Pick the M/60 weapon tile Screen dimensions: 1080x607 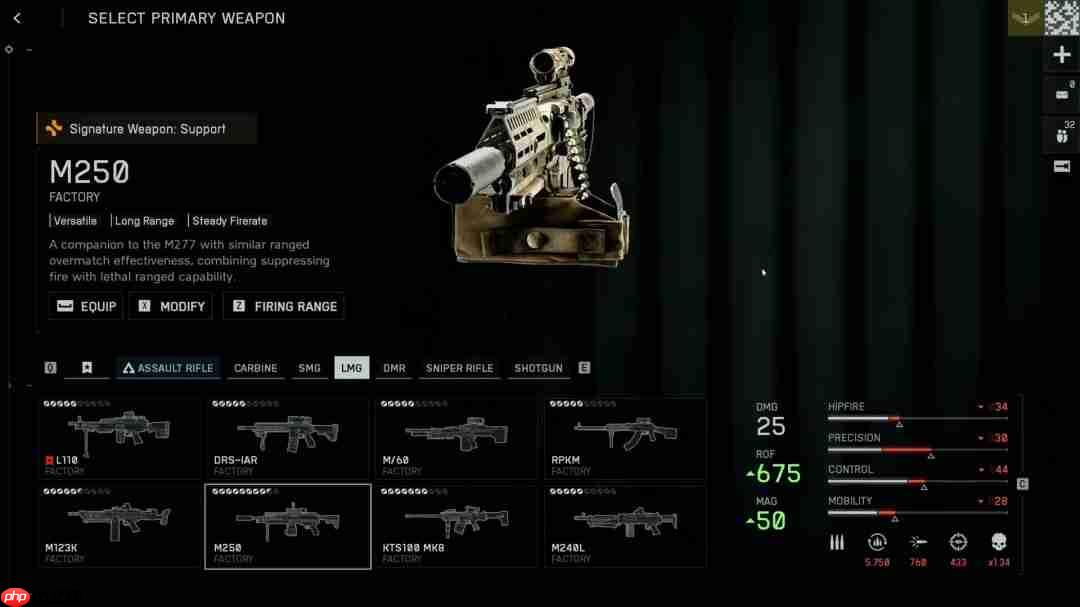pos(456,439)
